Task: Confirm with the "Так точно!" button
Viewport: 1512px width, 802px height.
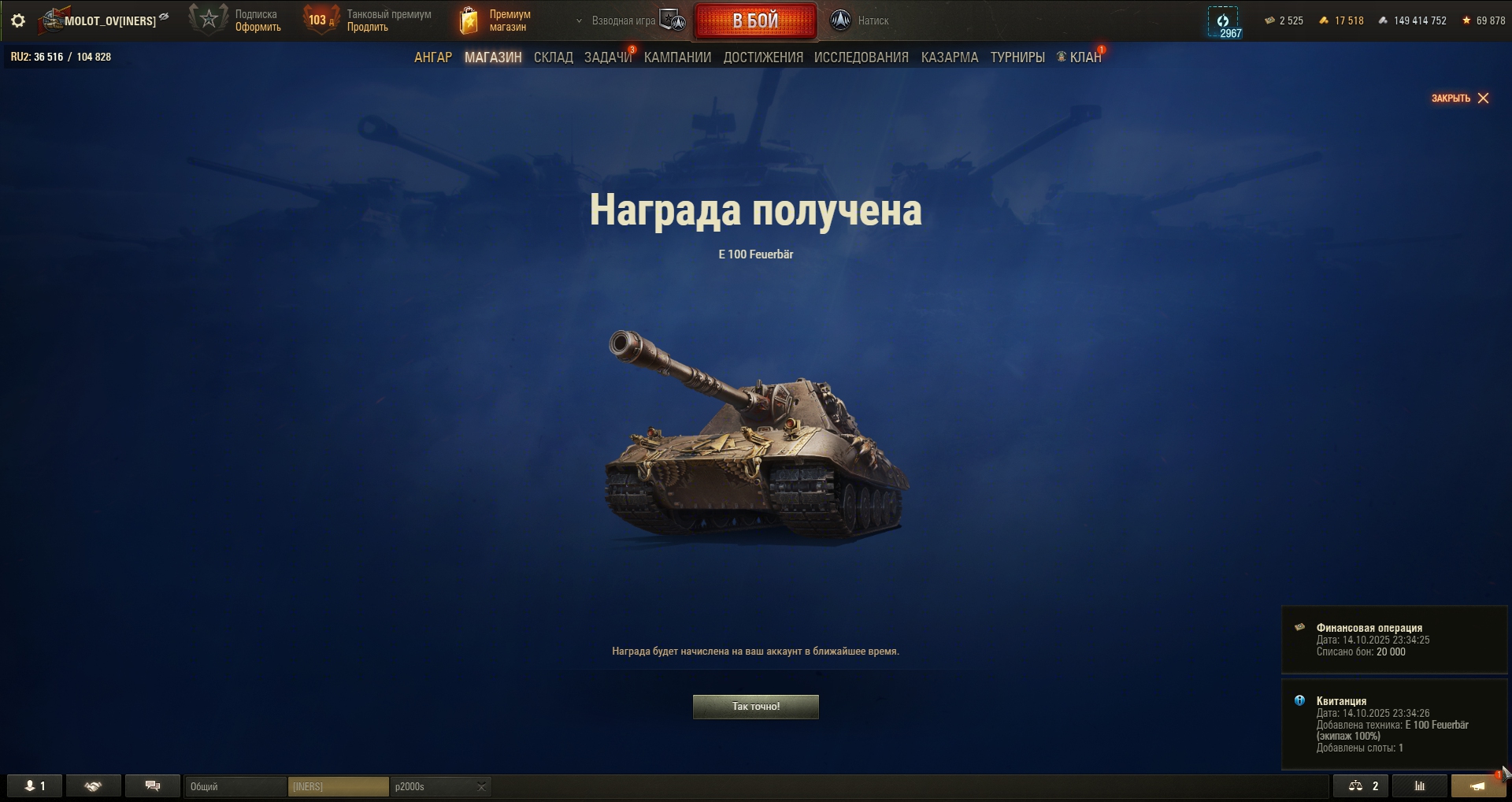Action: [755, 707]
